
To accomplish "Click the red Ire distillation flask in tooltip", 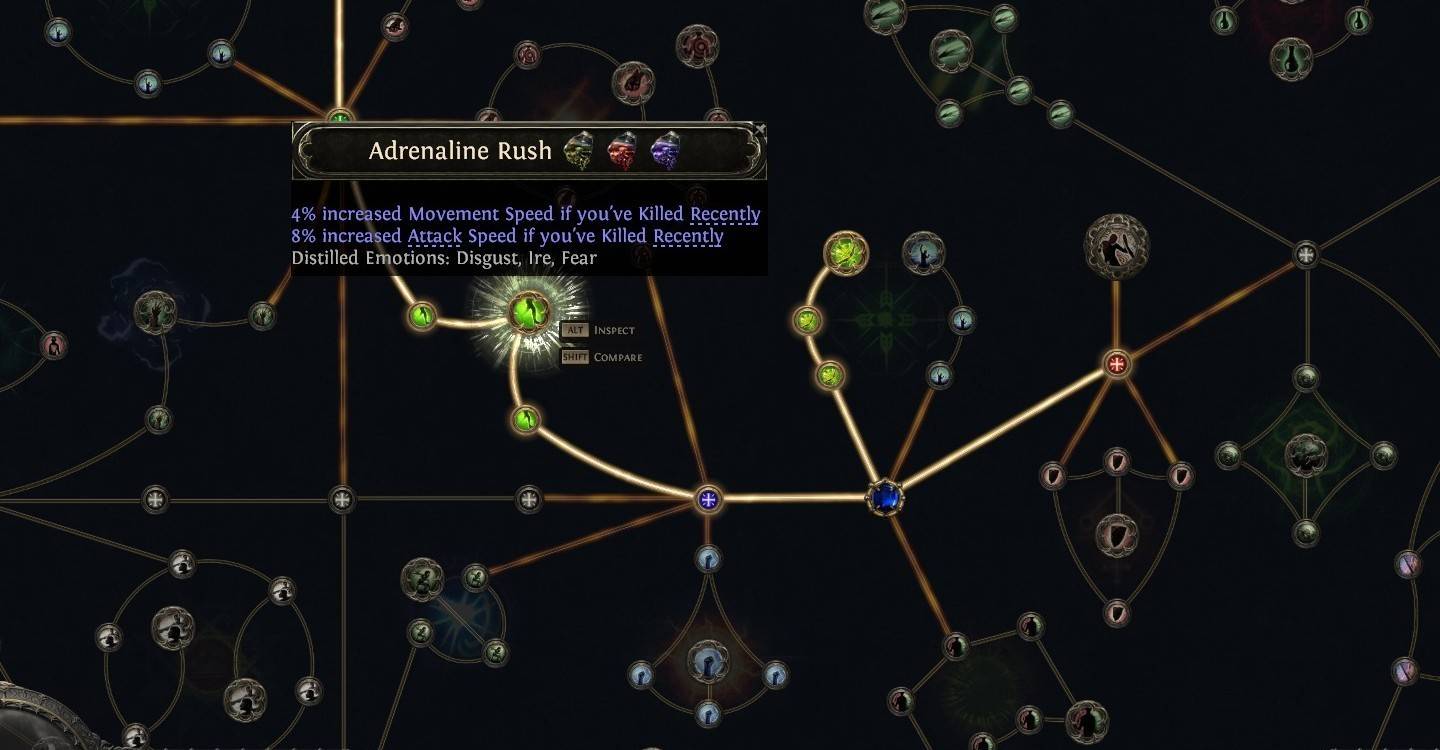I will [621, 150].
